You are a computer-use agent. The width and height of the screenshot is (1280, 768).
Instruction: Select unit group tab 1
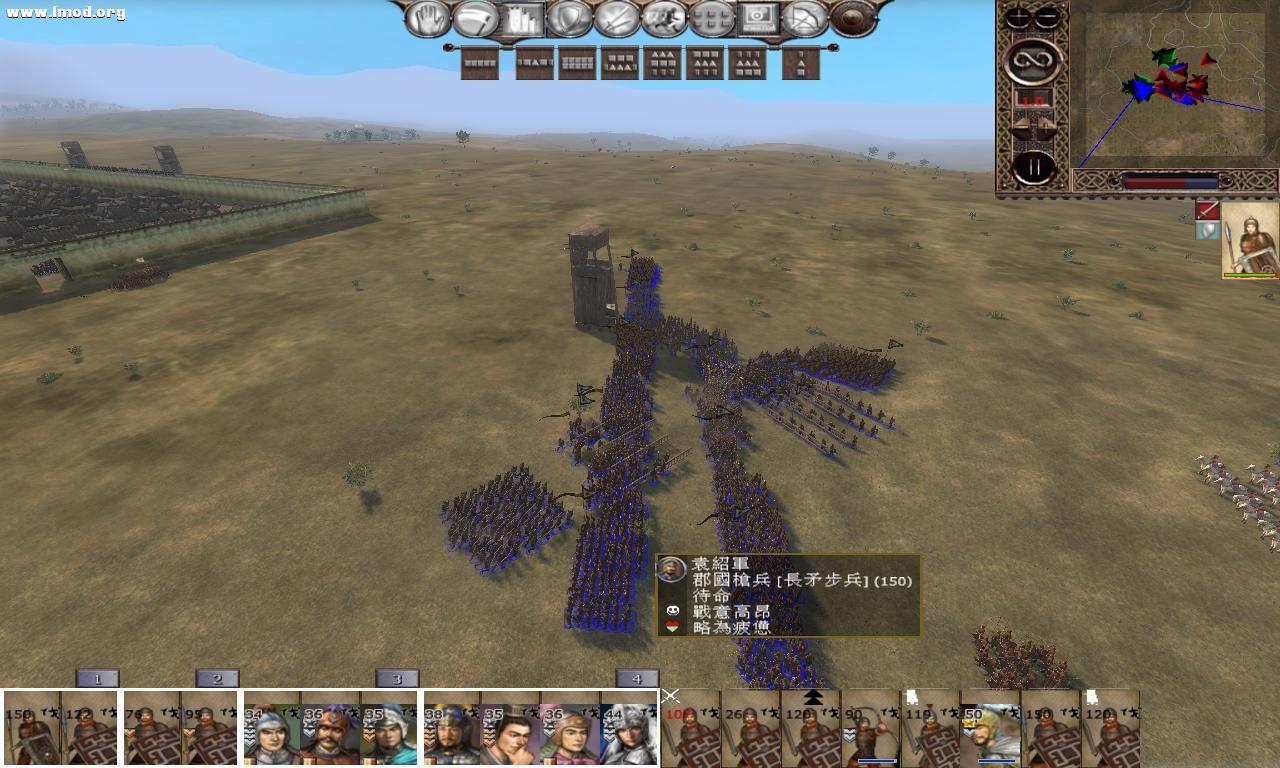97,679
